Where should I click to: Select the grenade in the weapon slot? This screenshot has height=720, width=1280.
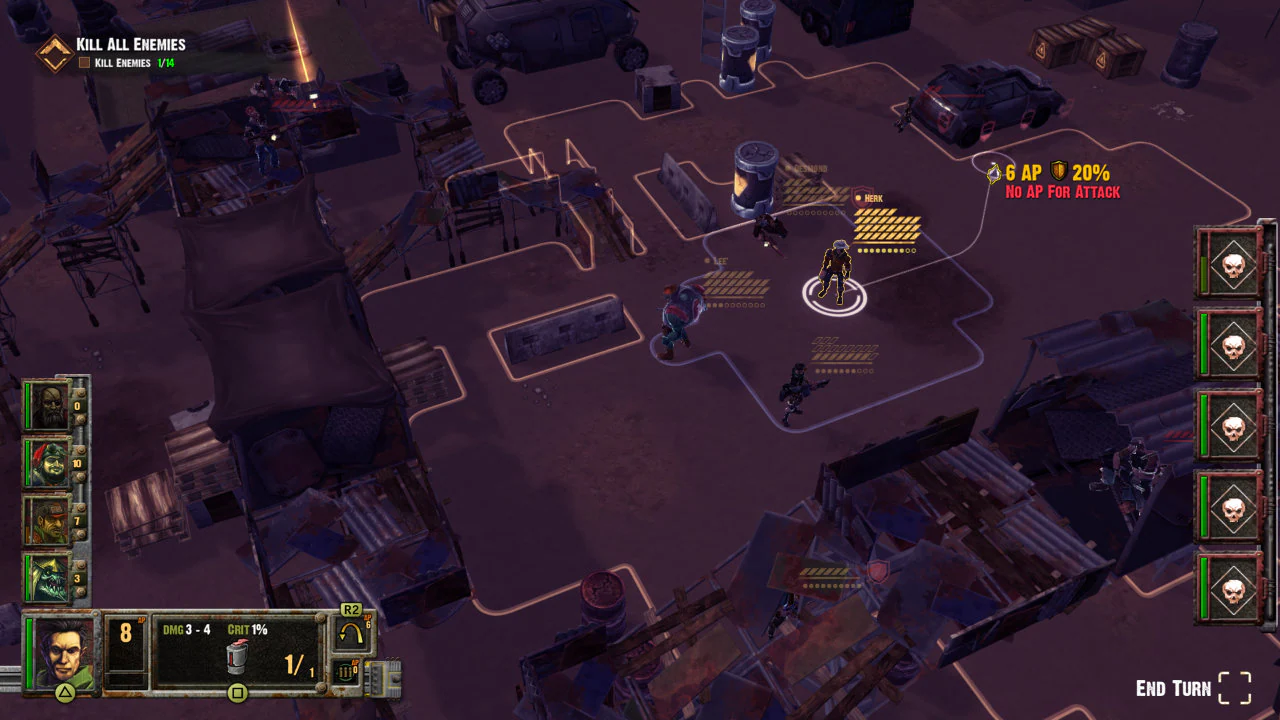(x=236, y=658)
